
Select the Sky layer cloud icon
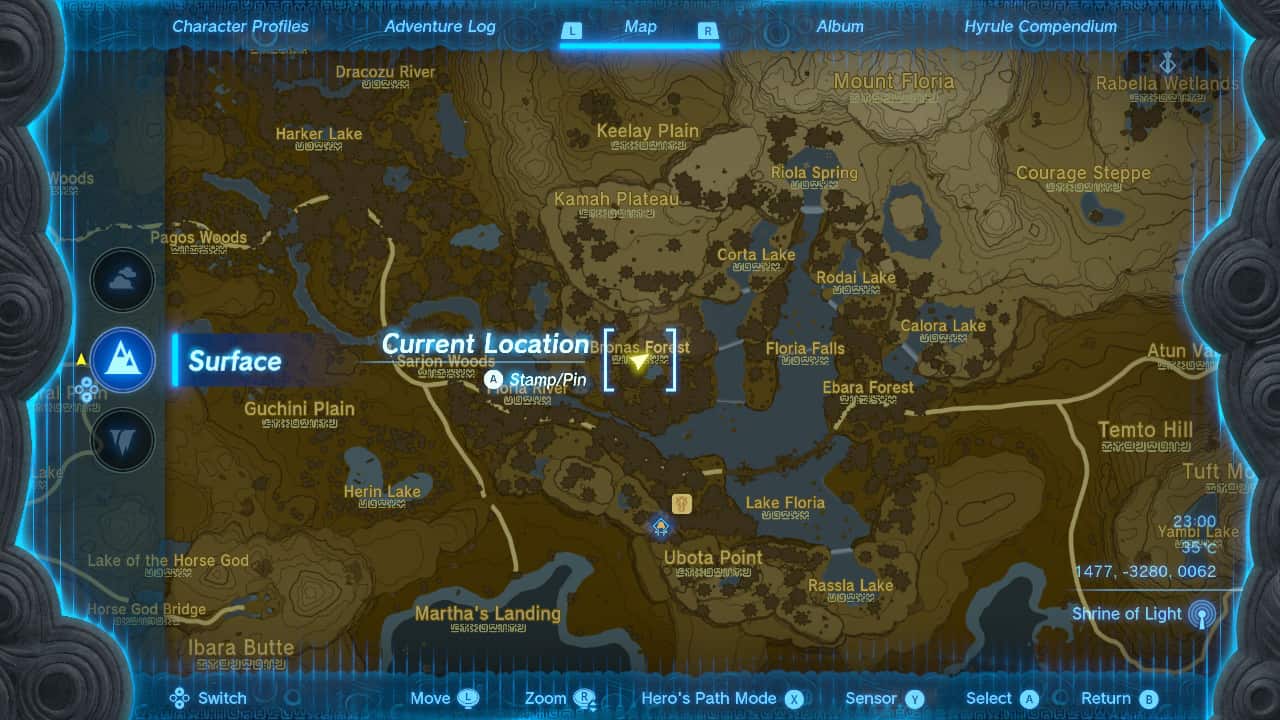[x=123, y=281]
